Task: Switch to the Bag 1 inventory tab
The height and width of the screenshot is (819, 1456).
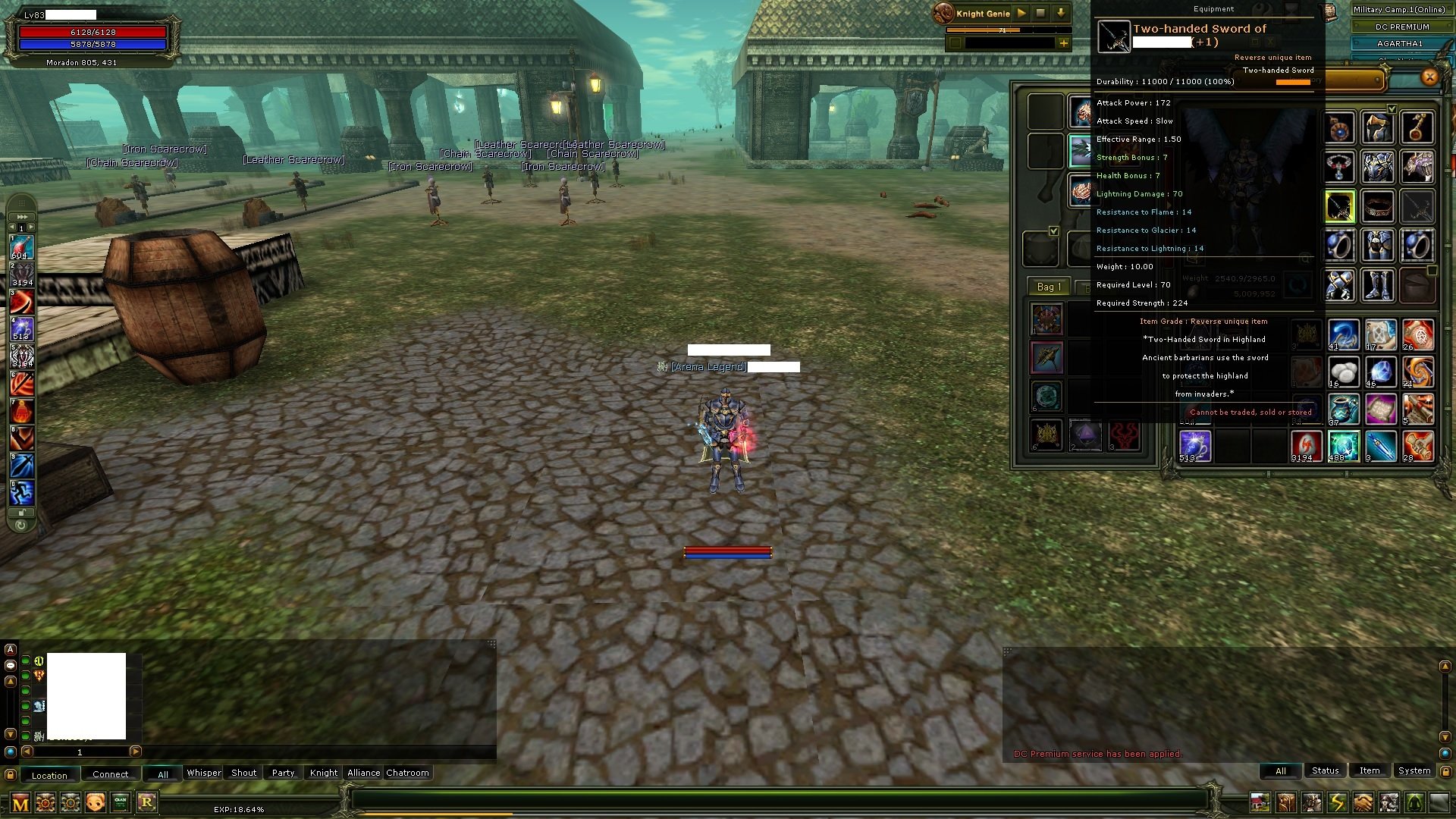Action: (x=1049, y=287)
